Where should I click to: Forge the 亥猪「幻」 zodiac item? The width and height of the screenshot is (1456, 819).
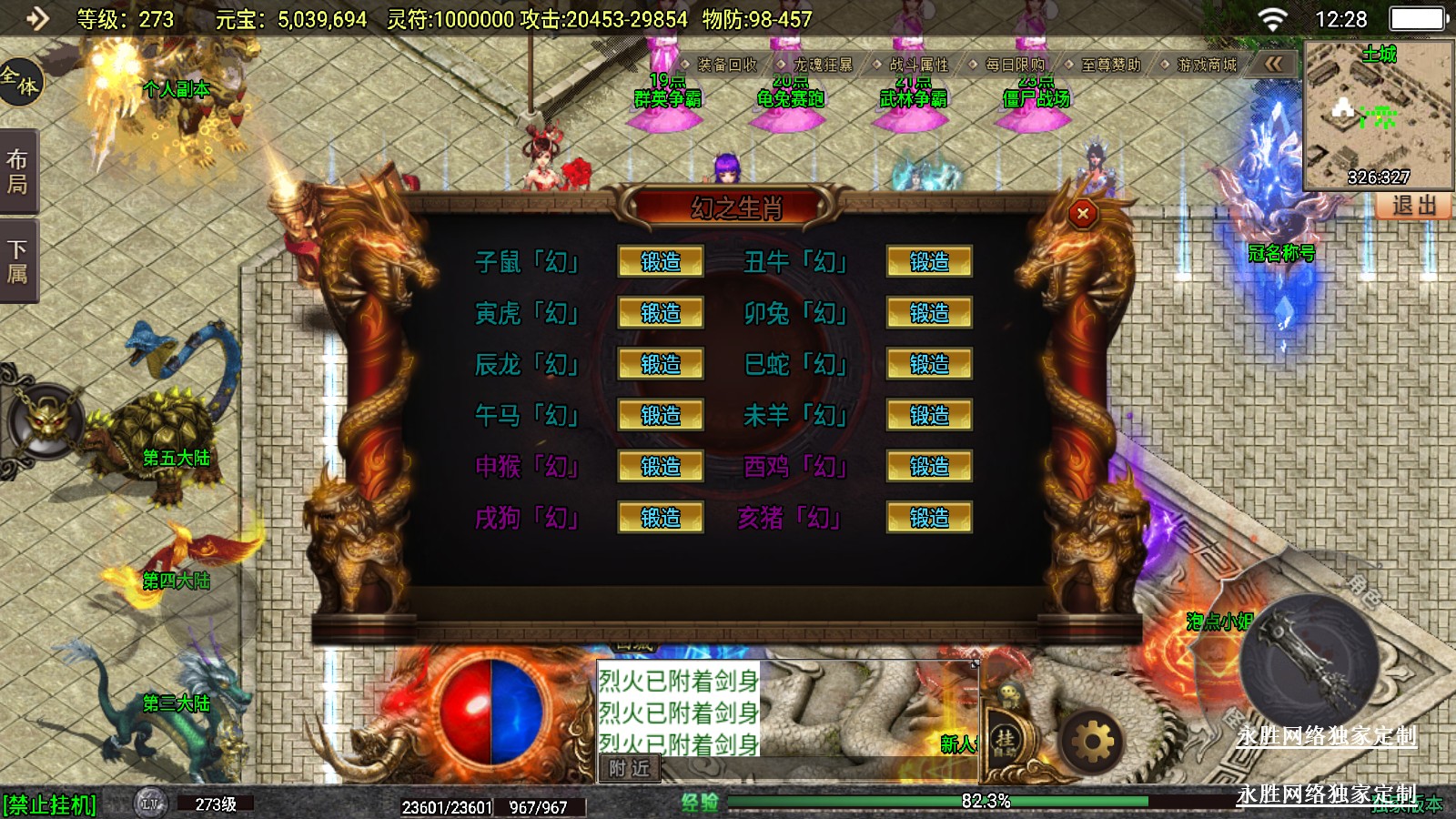tap(929, 518)
